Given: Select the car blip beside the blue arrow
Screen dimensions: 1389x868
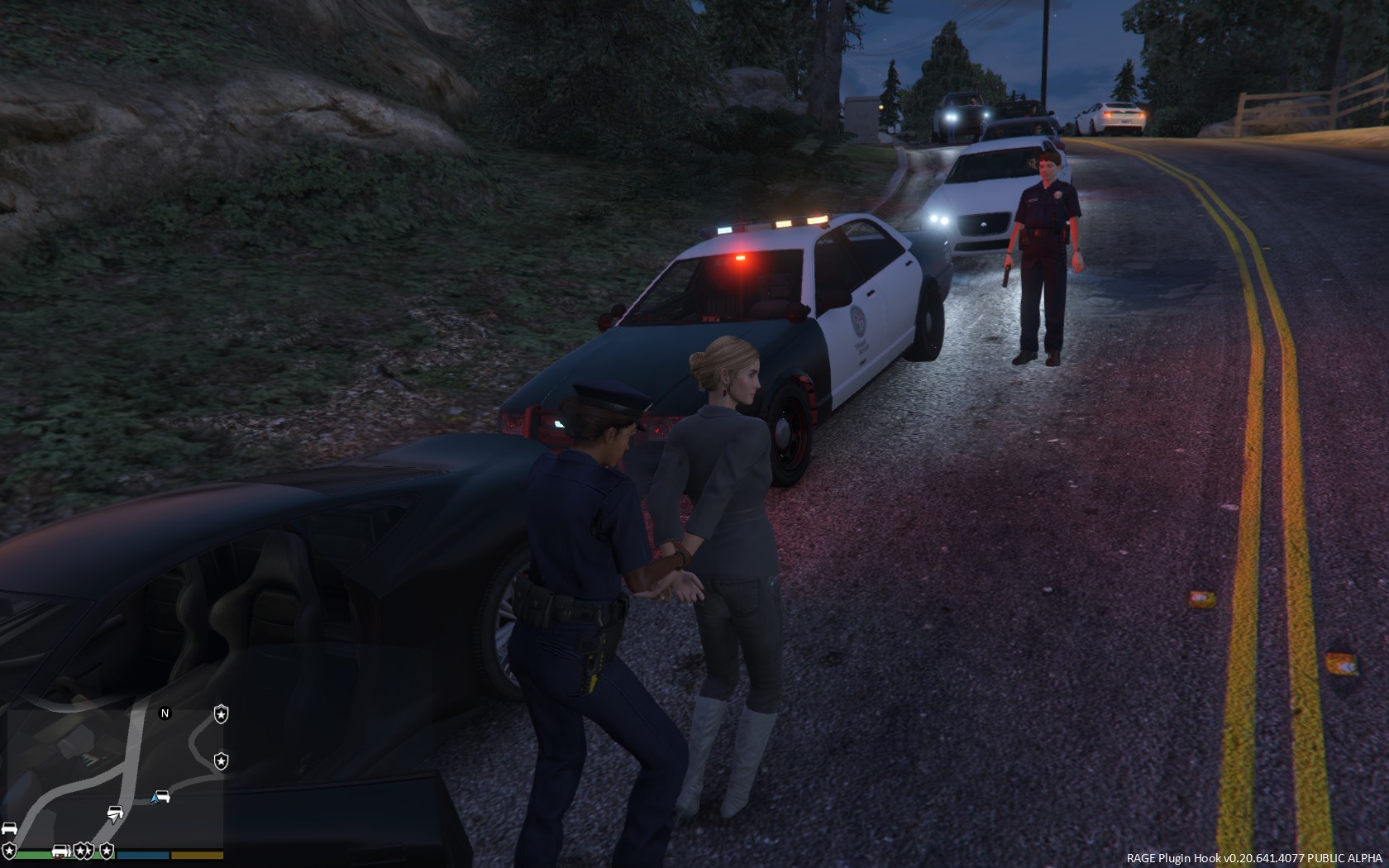Looking at the screenshot, I should (164, 796).
